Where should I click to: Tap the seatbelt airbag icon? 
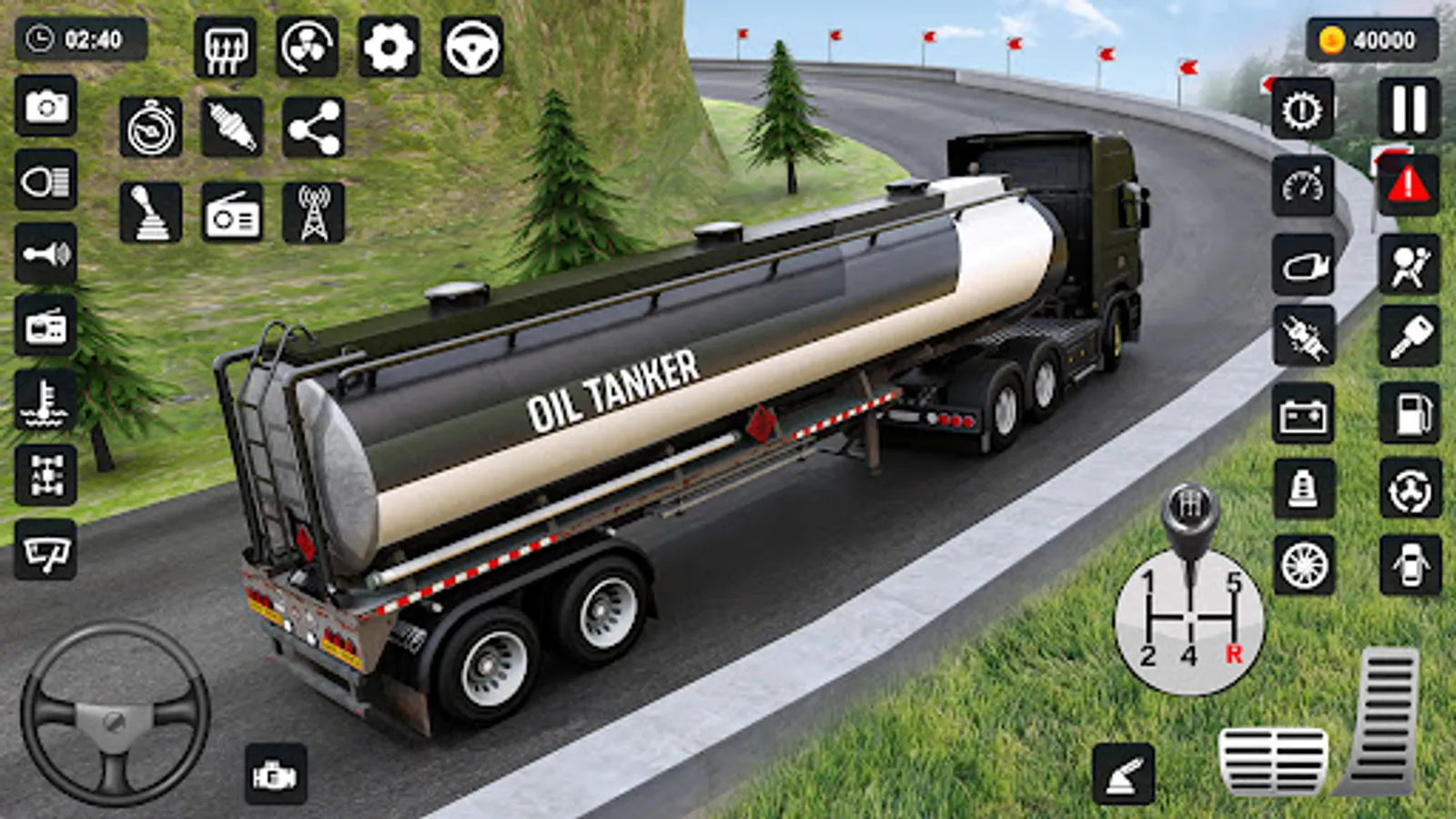click(x=1409, y=265)
